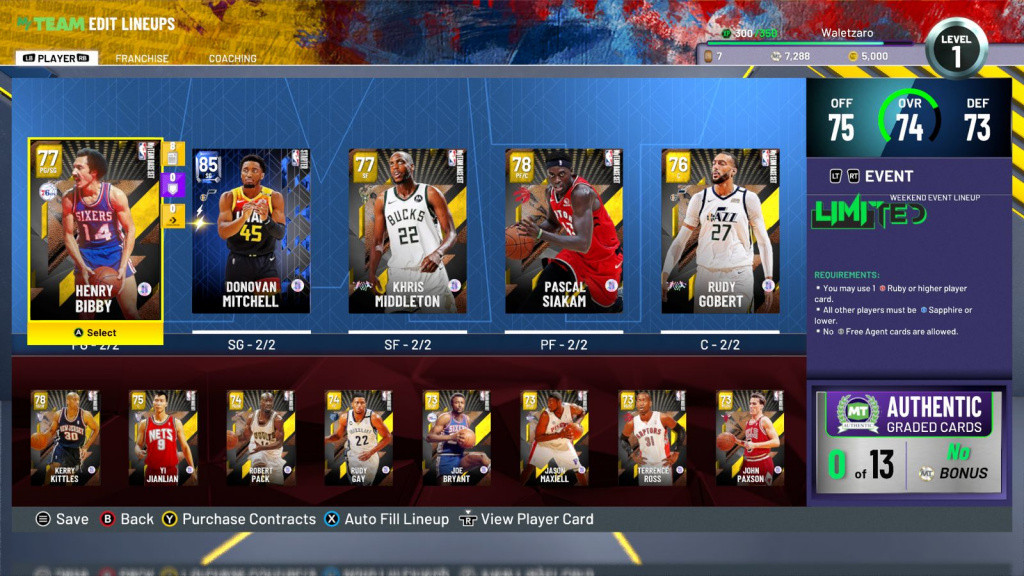1024x576 pixels.
Task: Select the Rudy Gay bench card
Action: click(x=358, y=437)
